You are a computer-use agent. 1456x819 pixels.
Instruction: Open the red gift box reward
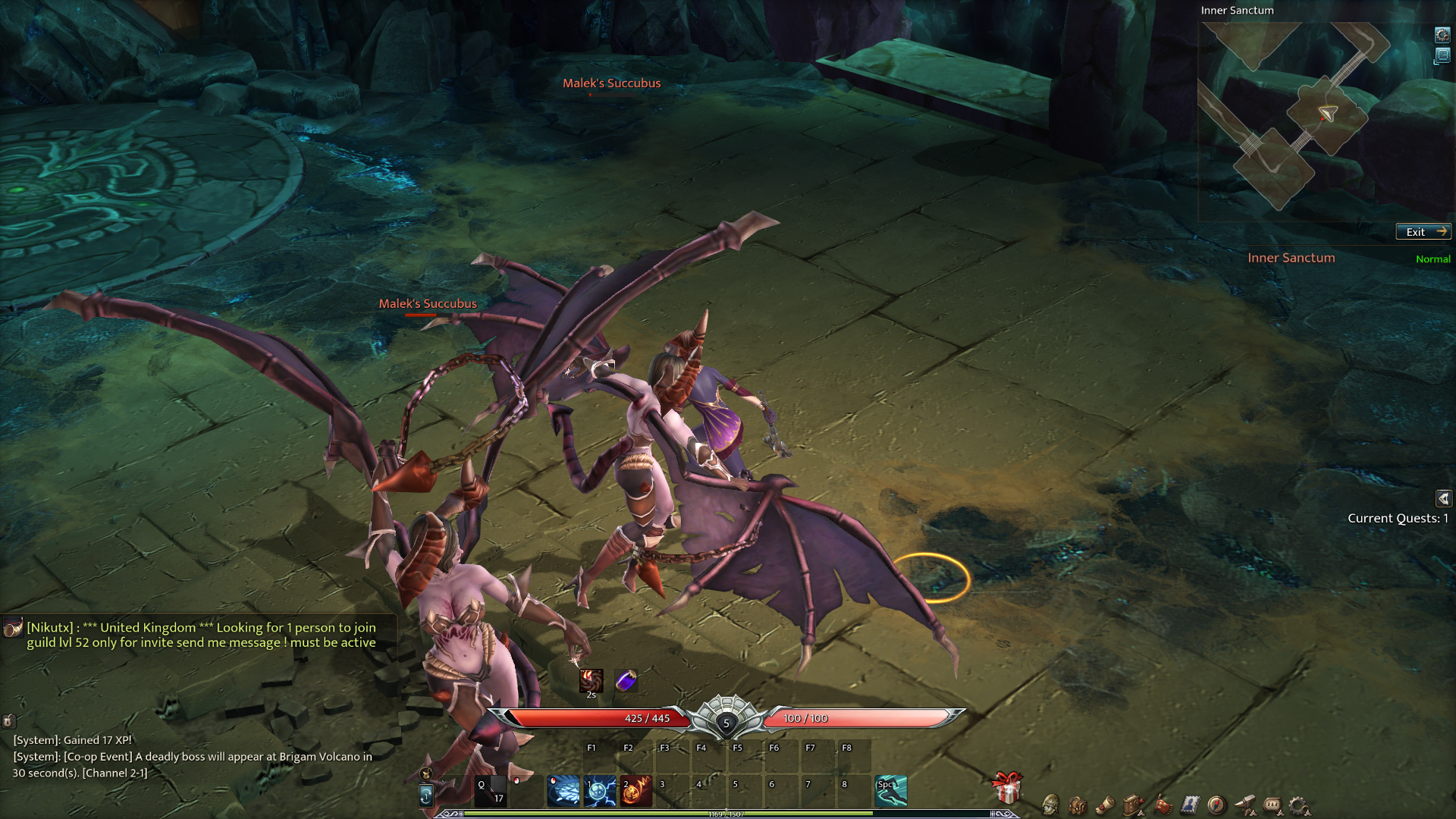pyautogui.click(x=1007, y=789)
